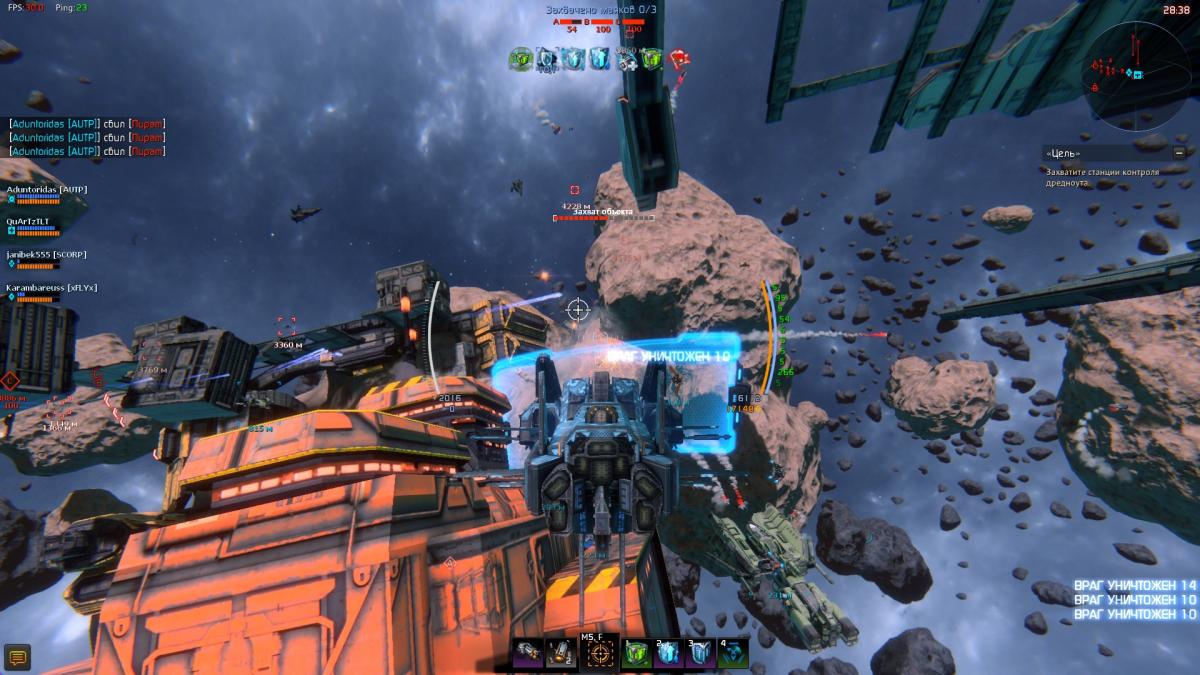
Task: Collapse the «Цель» objective panel
Action: [x=1180, y=153]
